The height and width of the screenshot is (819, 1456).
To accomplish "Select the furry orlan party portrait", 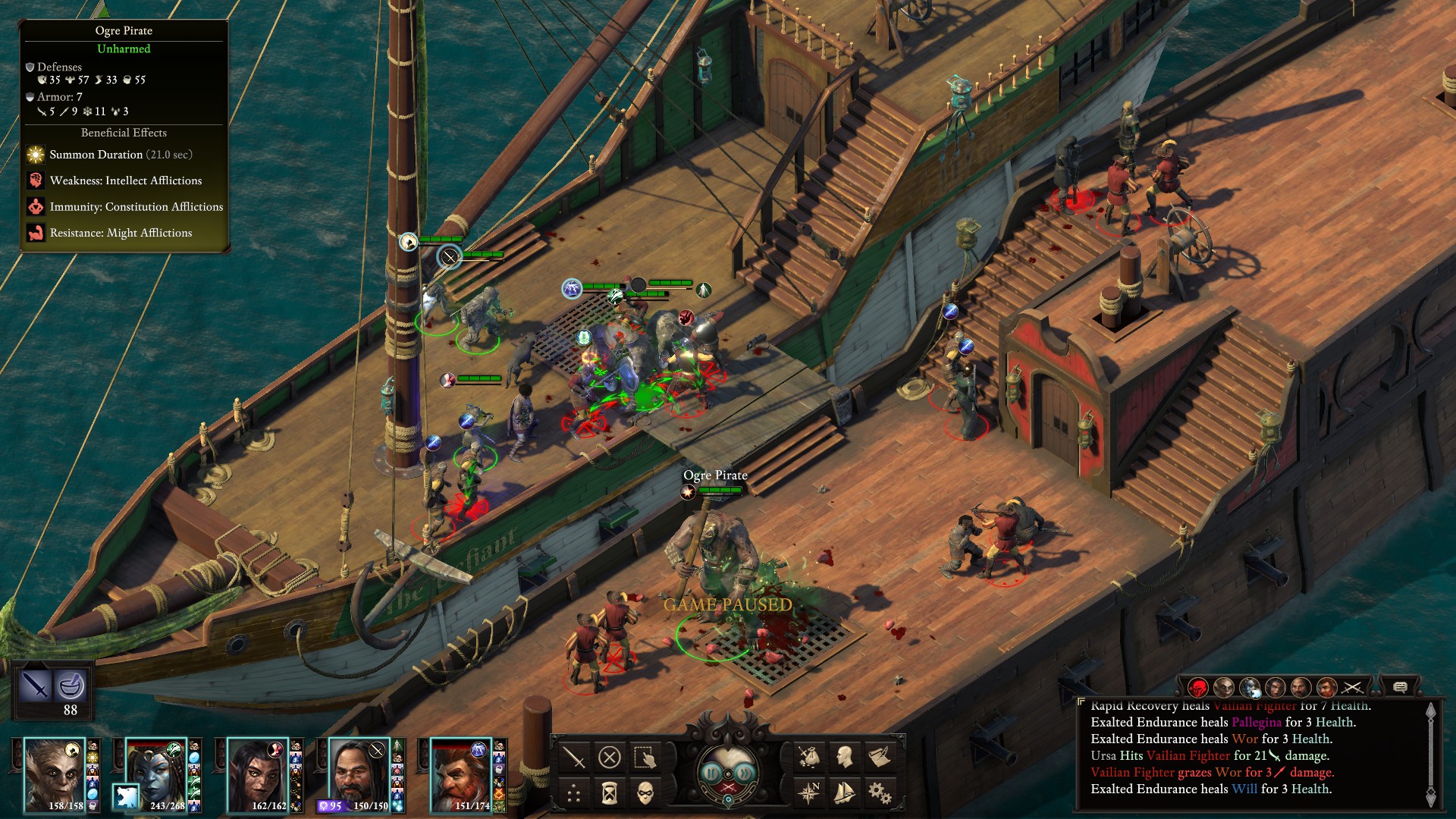I will pos(53,773).
